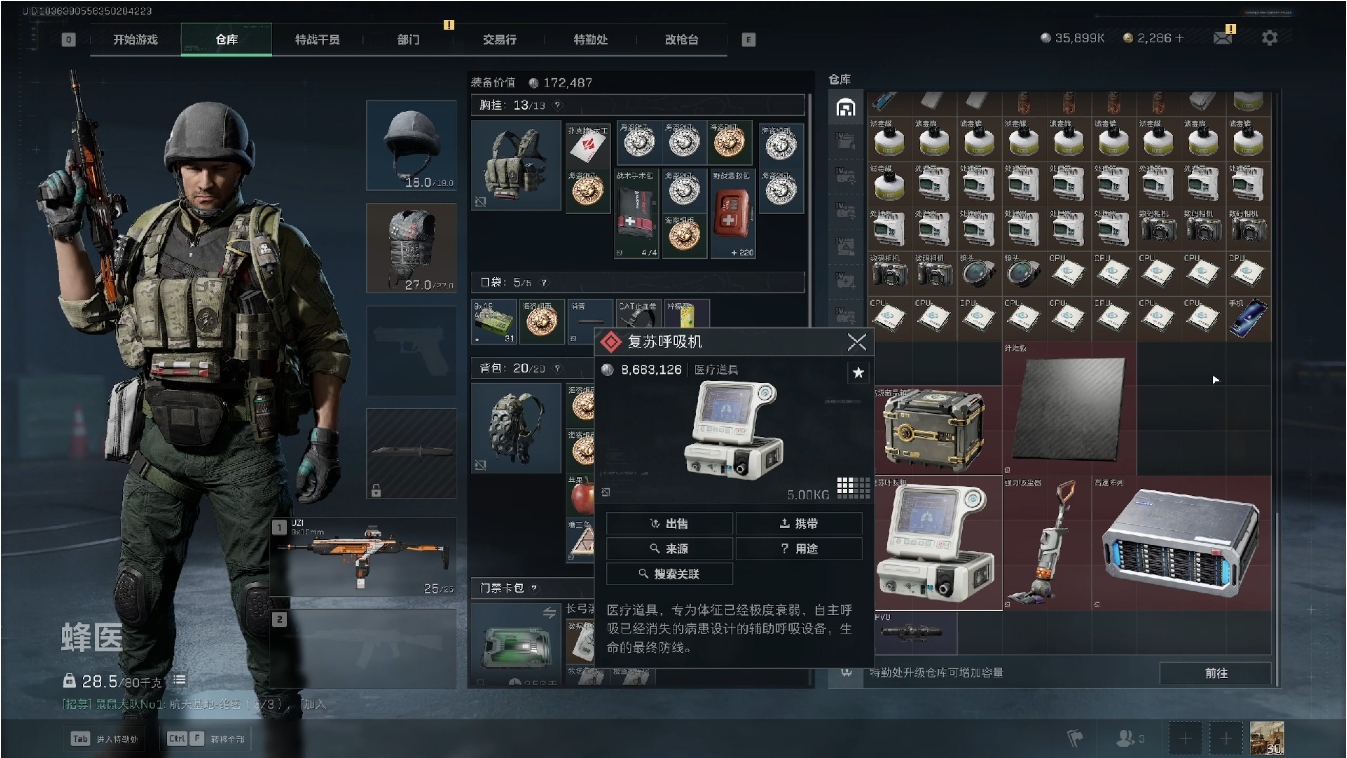Open the 交易行 tab
Screen dimensions: 1347x758
(499, 40)
